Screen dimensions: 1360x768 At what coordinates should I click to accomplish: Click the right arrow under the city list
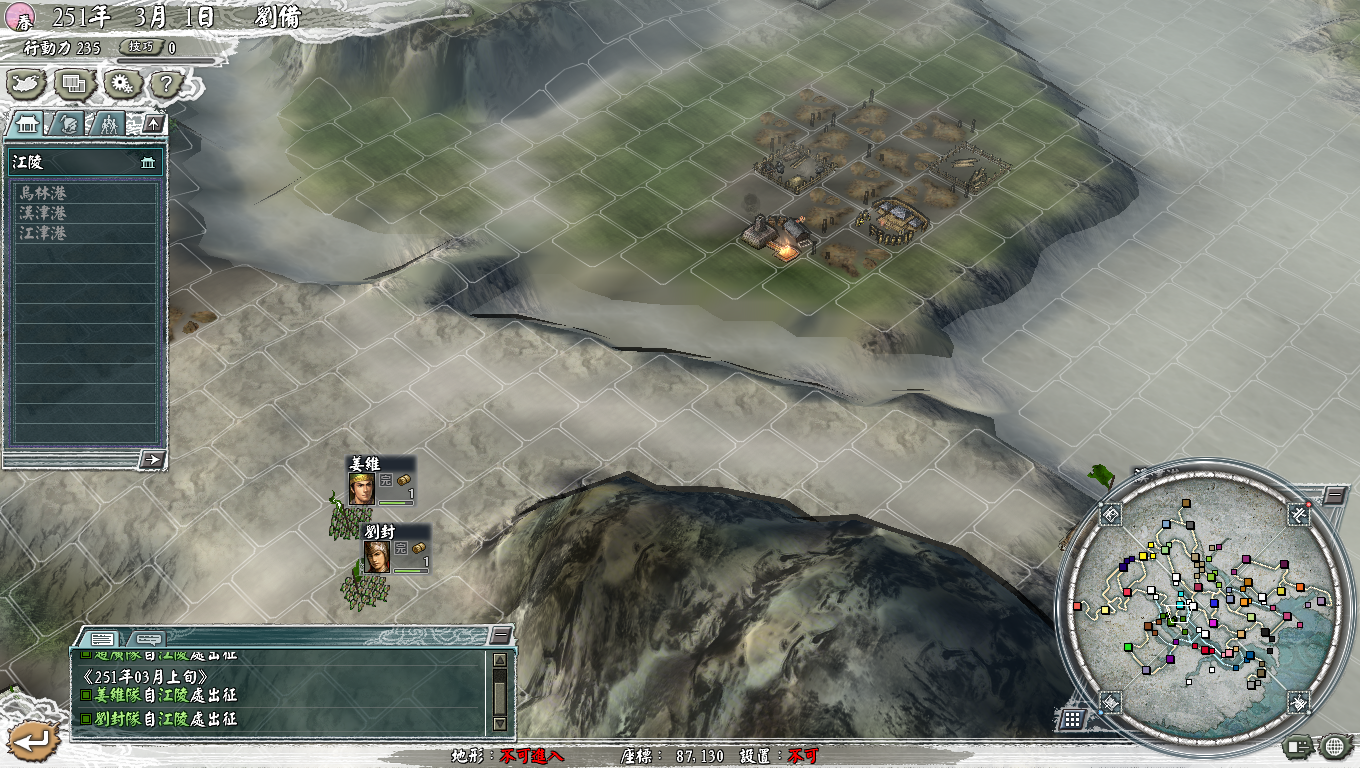(x=153, y=459)
